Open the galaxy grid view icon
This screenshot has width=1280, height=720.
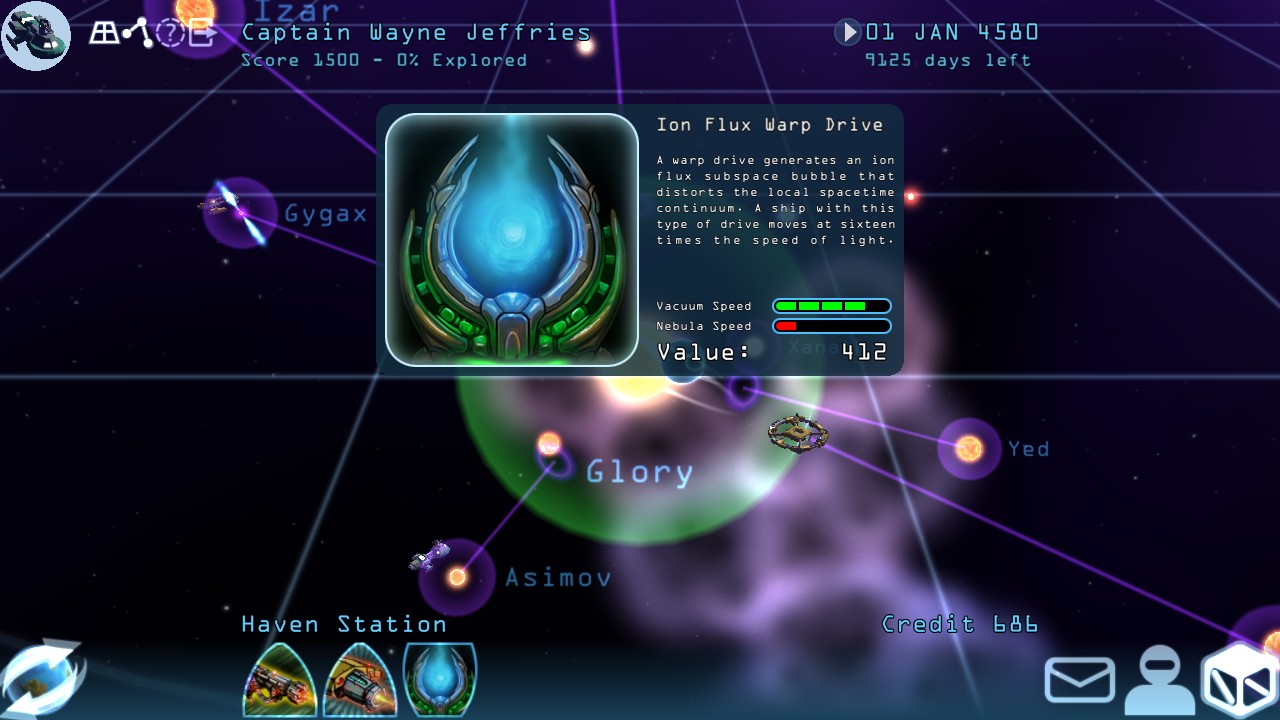pyautogui.click(x=104, y=33)
